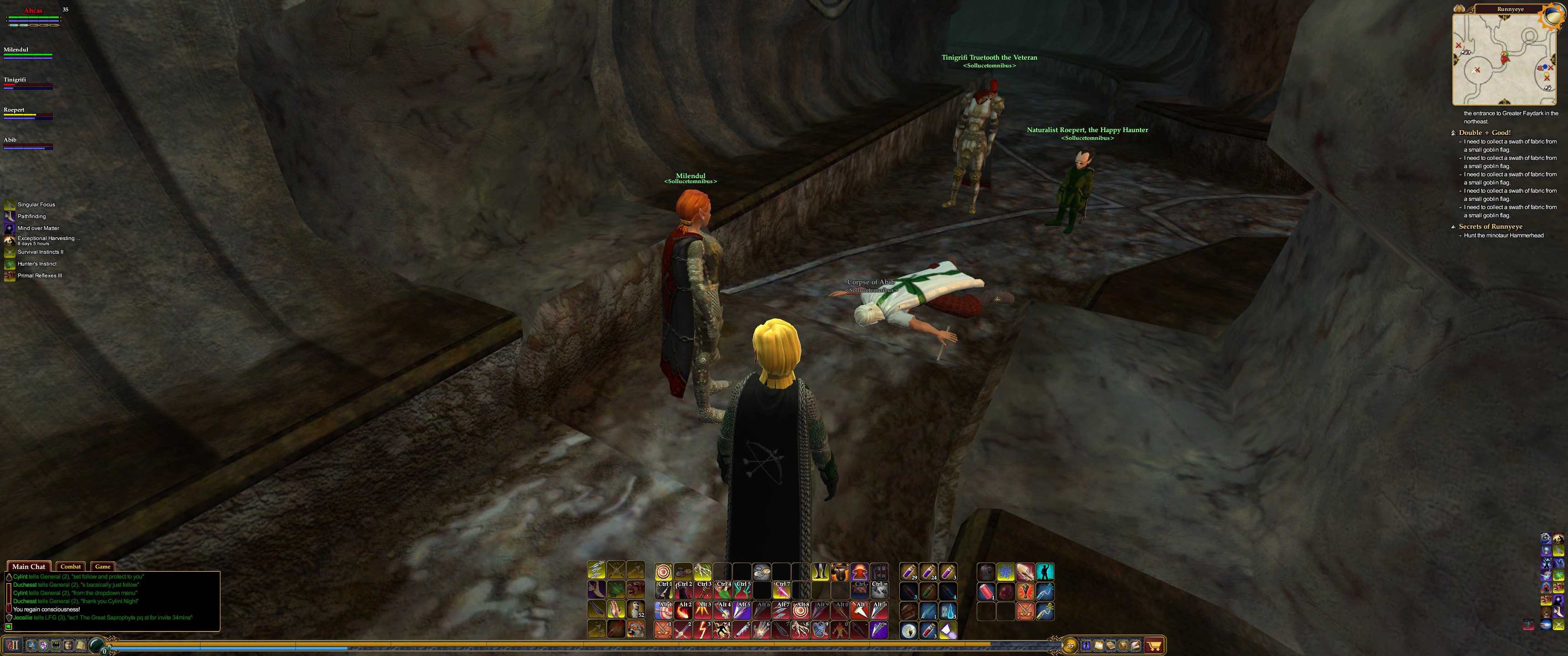Activate the red lightning bolt ability
1568x656 pixels.
point(702,630)
